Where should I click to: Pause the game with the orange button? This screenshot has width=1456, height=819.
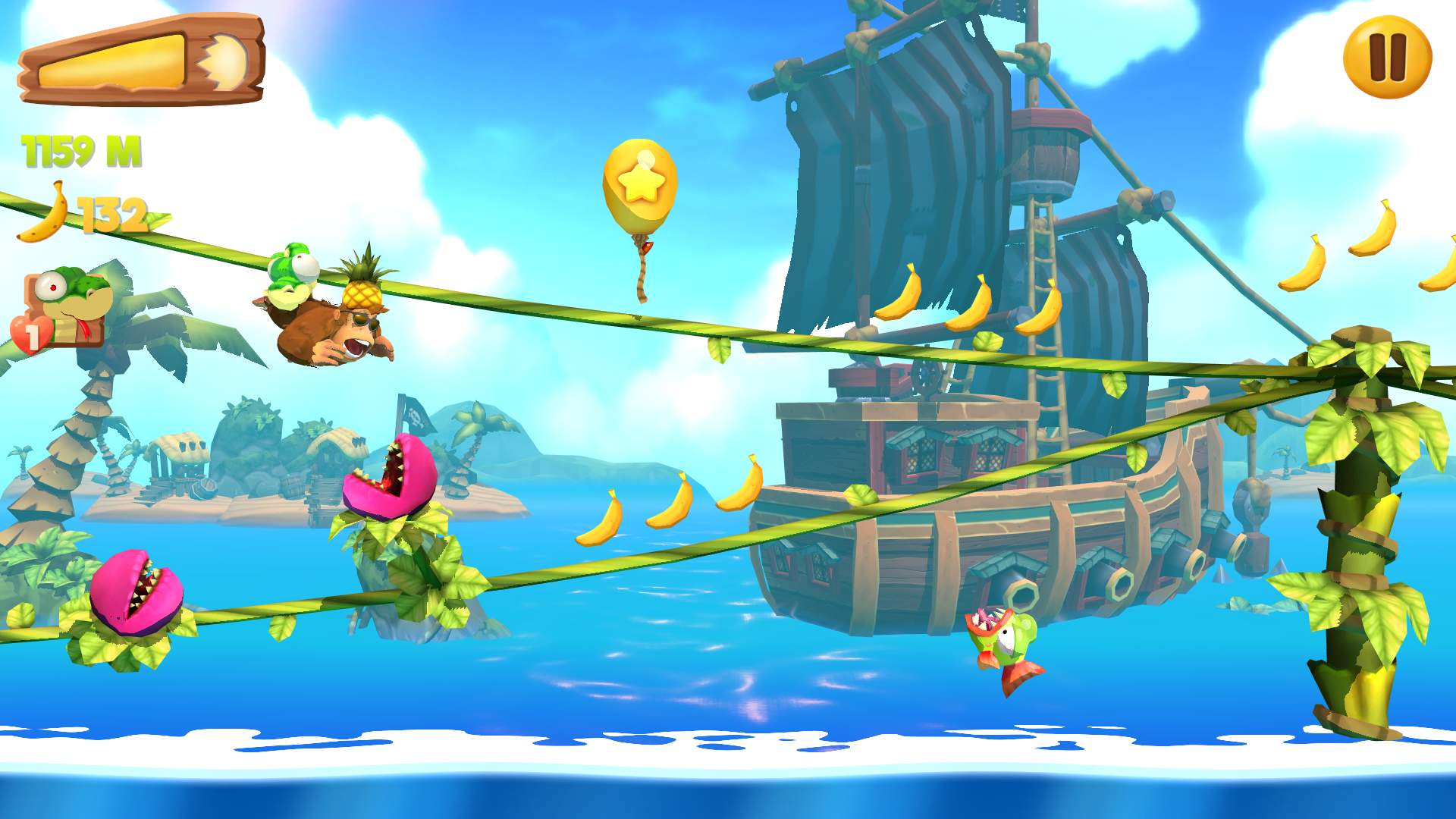pos(1387,58)
